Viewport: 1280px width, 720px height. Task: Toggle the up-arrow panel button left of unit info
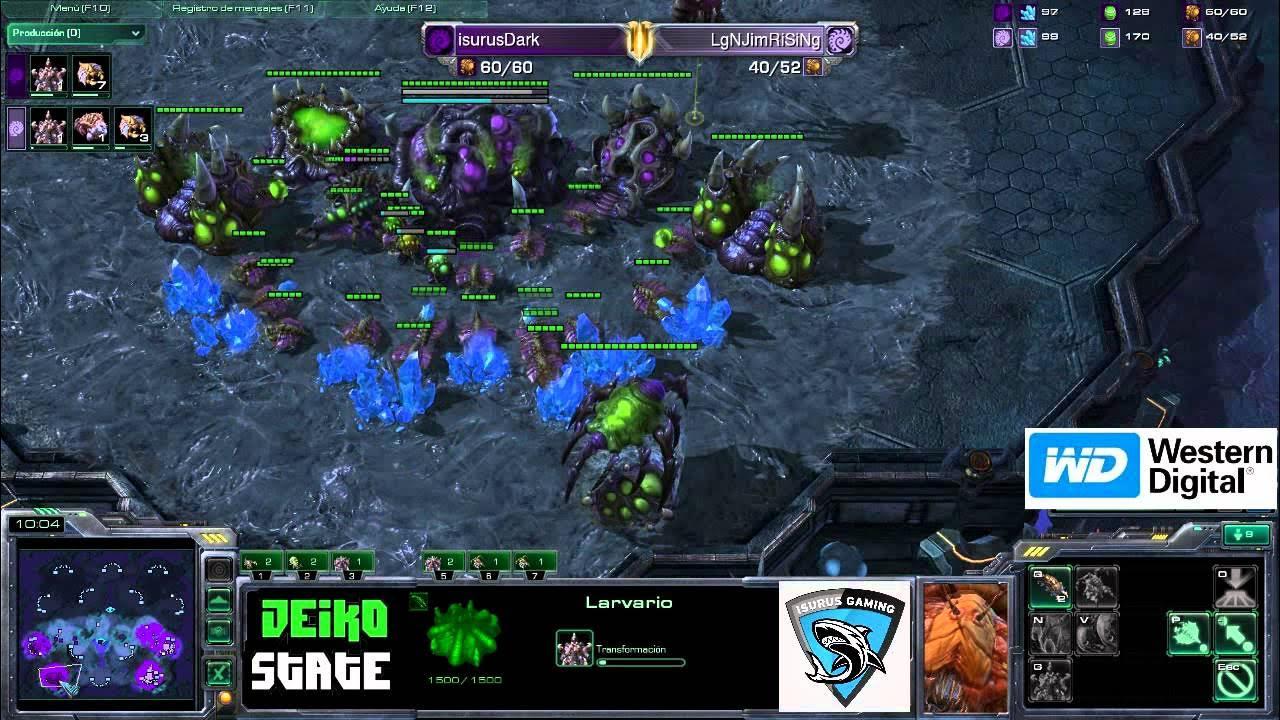(x=217, y=601)
